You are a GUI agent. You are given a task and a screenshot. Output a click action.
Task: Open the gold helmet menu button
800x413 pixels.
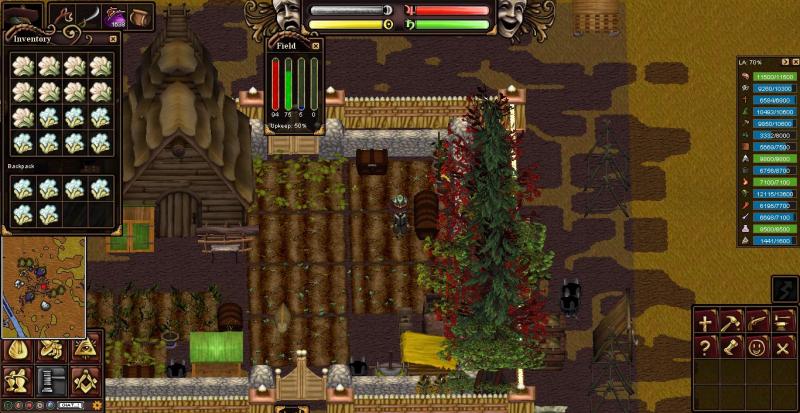(16, 349)
